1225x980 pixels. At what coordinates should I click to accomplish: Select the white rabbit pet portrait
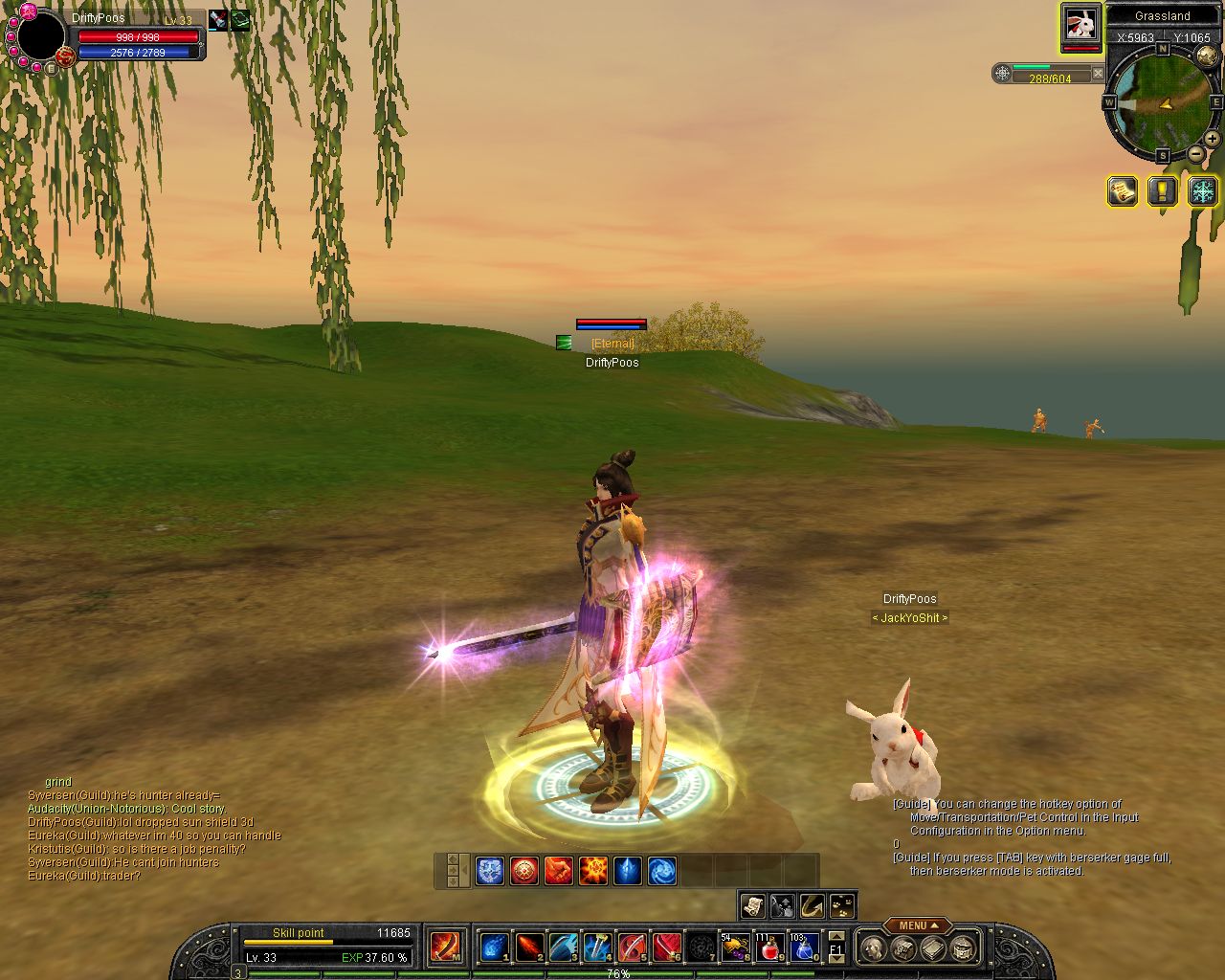pos(1081,26)
